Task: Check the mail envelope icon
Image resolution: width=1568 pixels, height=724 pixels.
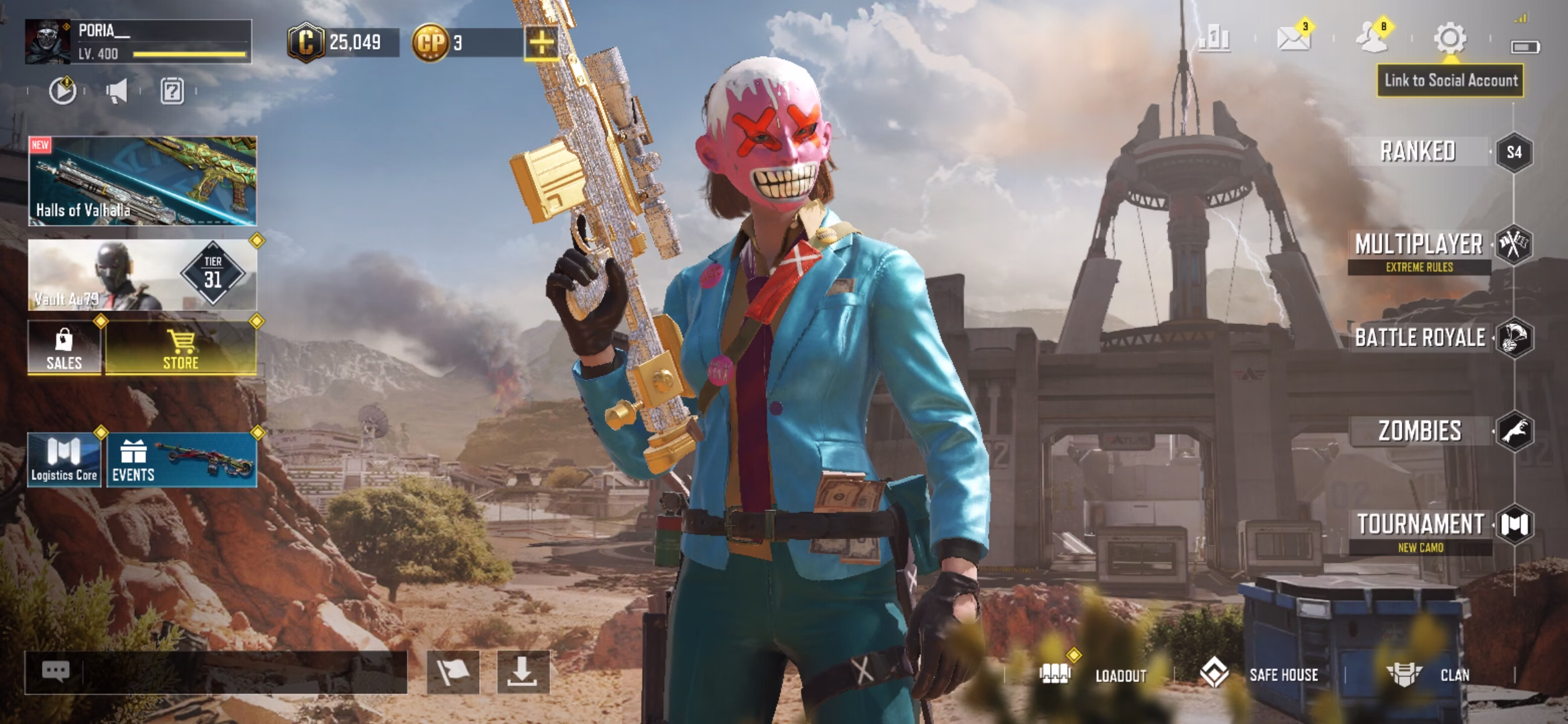Action: coord(1293,38)
